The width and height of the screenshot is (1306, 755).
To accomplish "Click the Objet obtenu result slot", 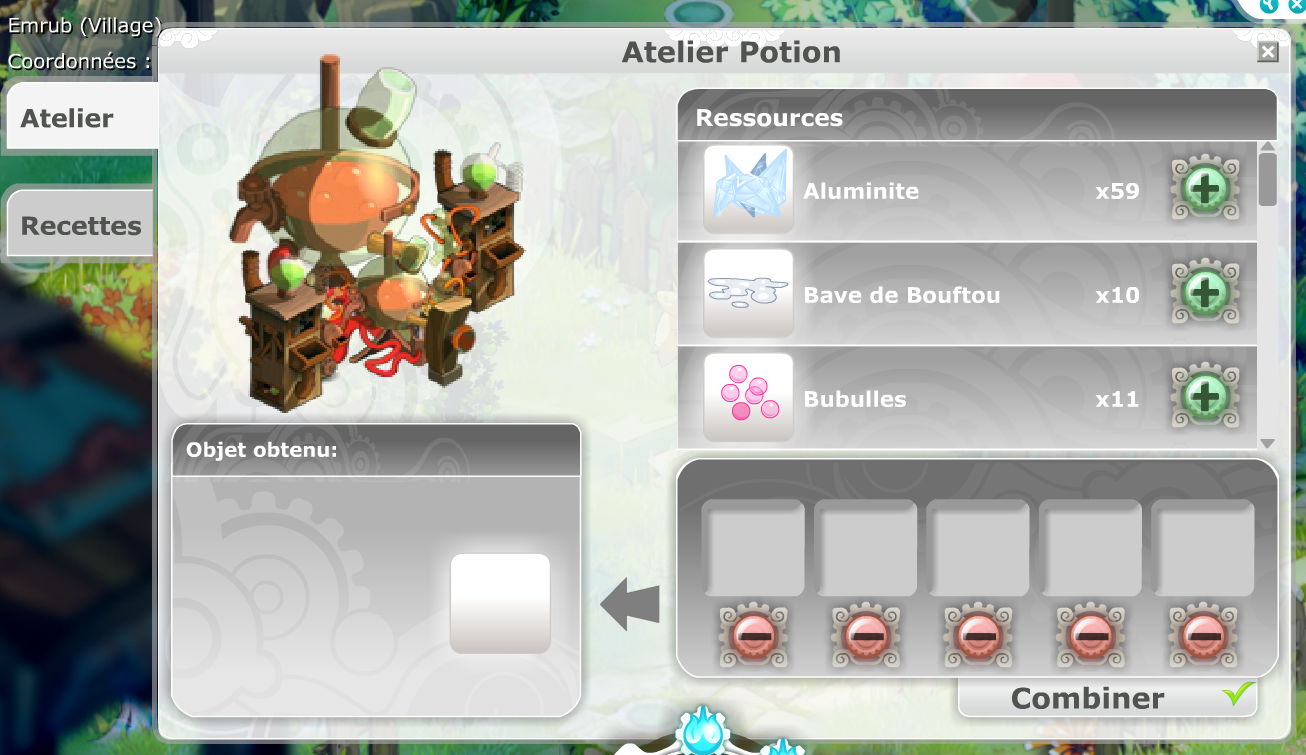I will [500, 603].
